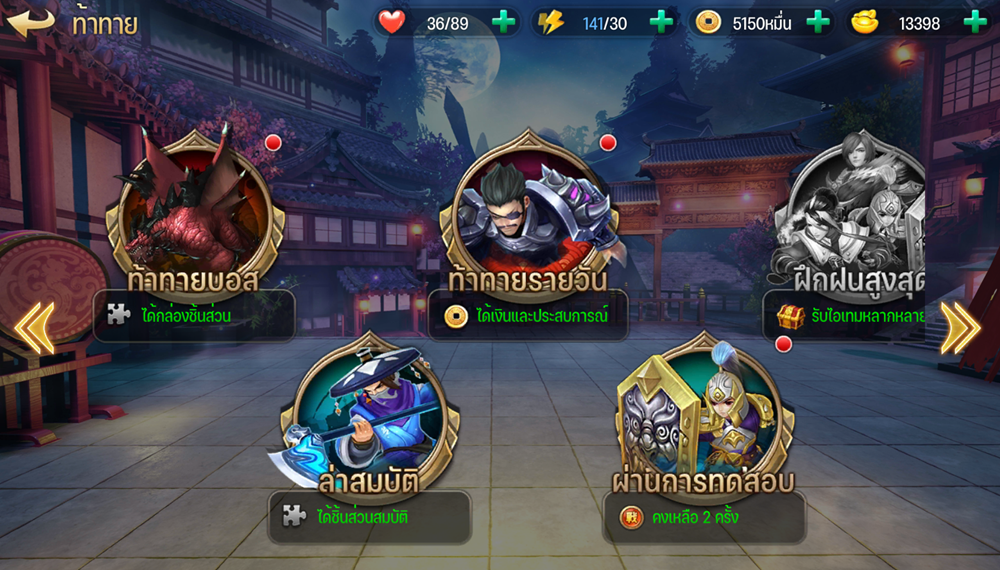Buy more coins with the plus button
This screenshot has height=570, width=1000.
click(x=818, y=23)
